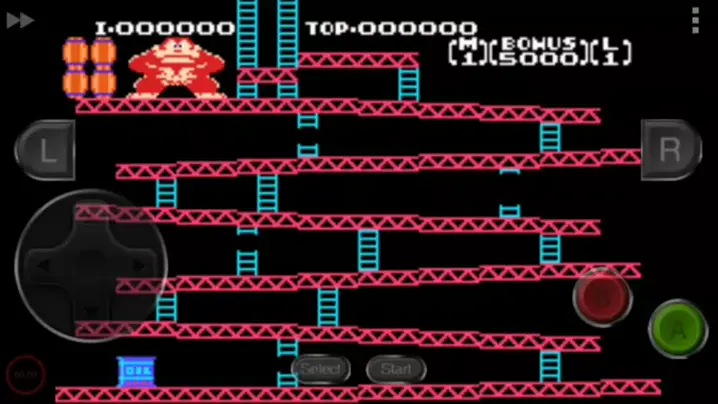Click the red circular recording timer button
718x404 pixels.
pos(25,374)
